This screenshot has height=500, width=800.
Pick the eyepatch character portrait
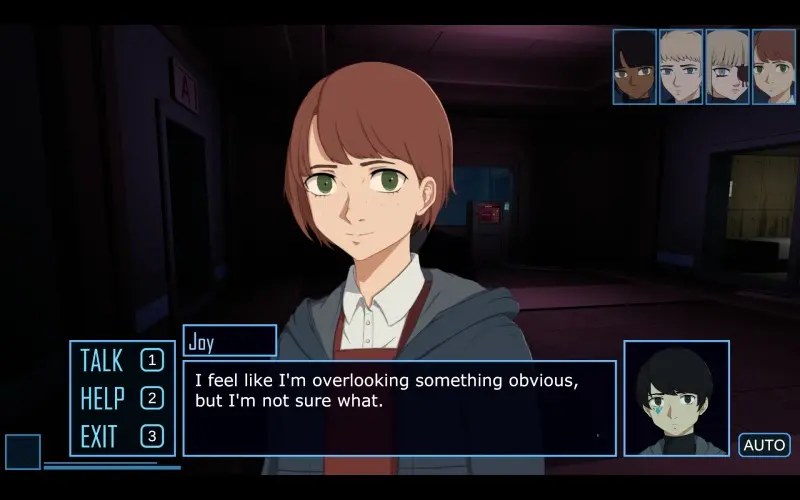click(x=727, y=67)
